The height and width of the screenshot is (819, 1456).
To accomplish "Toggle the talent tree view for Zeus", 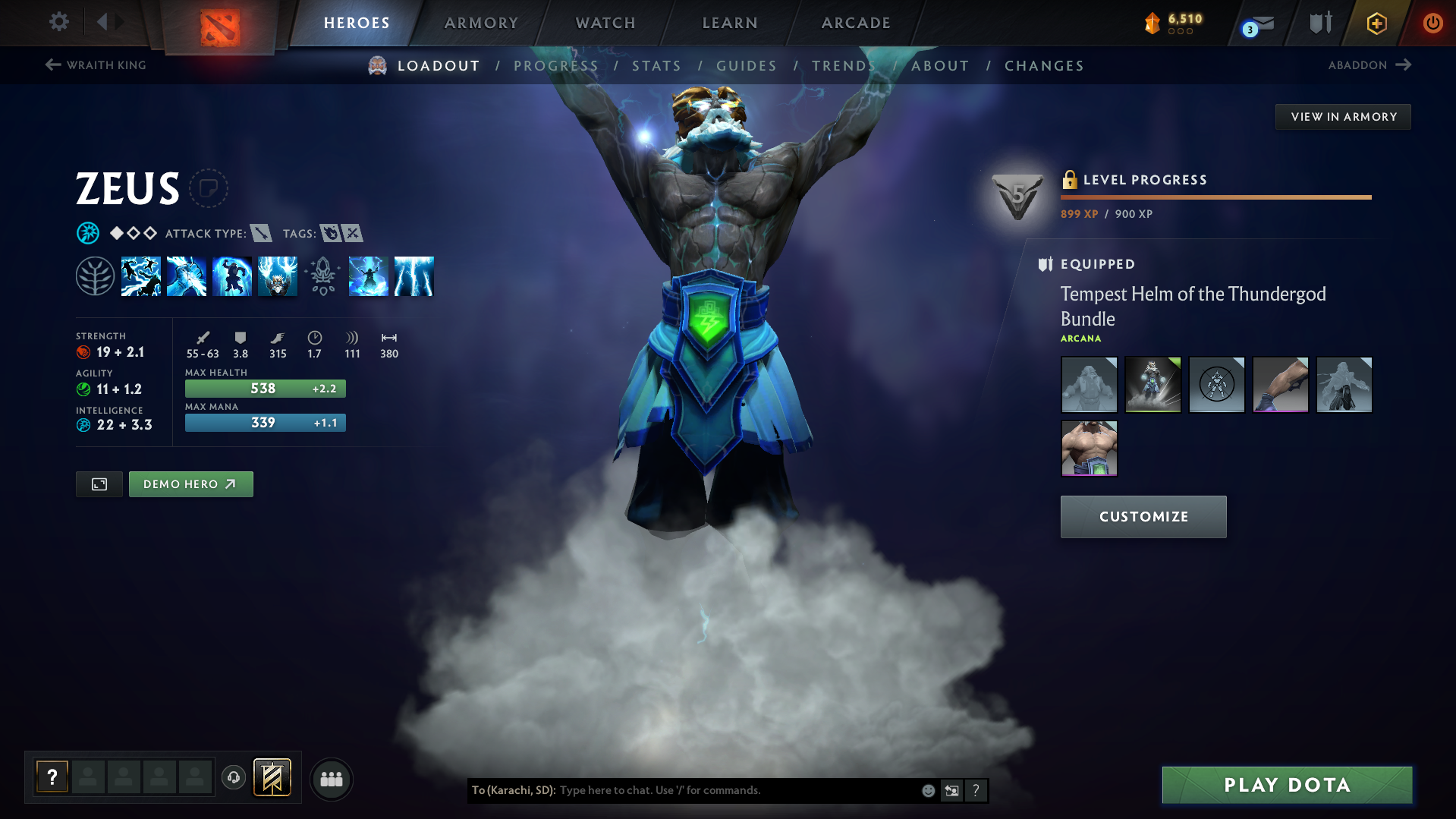I will [x=96, y=276].
